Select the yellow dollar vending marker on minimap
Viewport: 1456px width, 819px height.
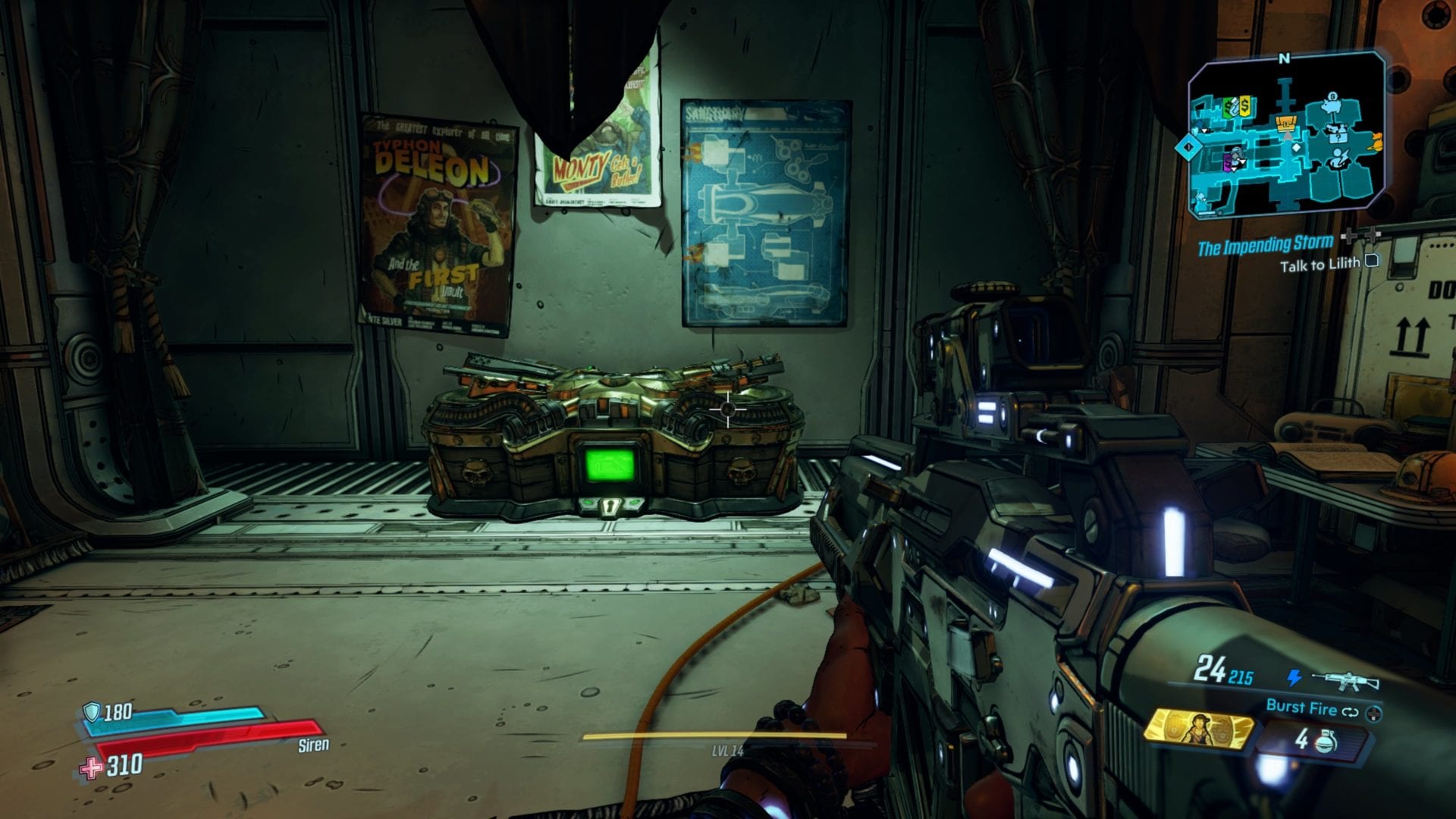(x=1245, y=107)
